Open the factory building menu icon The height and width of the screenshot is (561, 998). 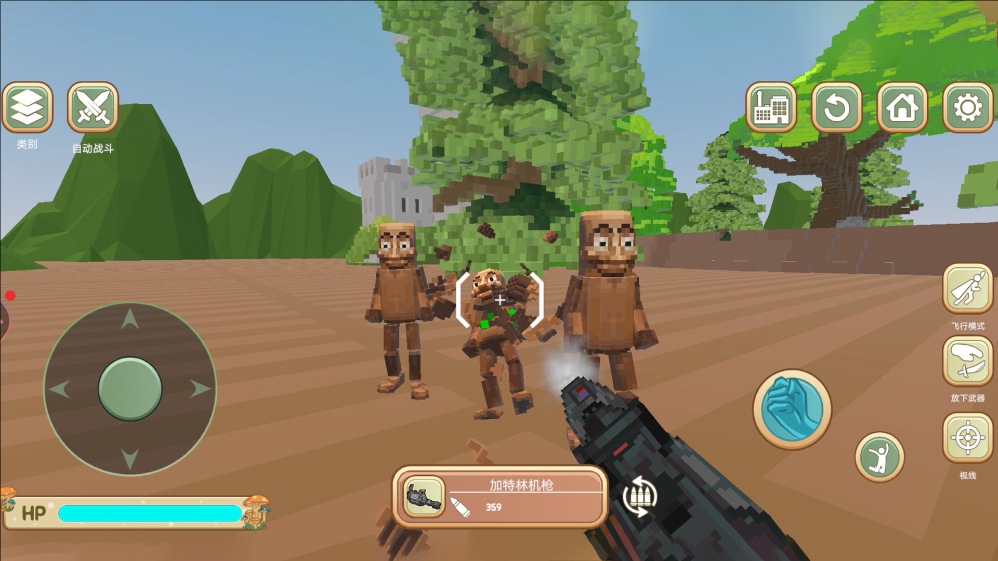[x=771, y=107]
